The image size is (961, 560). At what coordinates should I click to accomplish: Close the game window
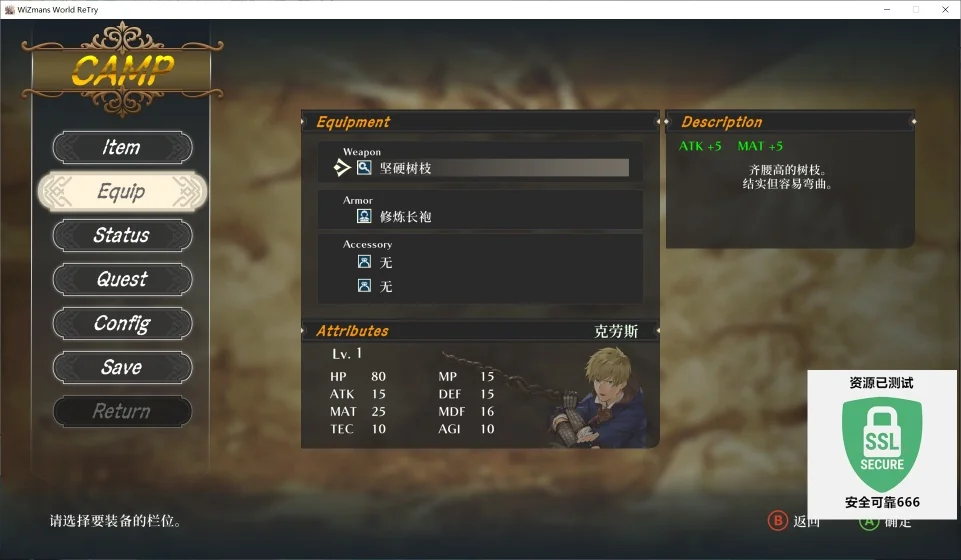coord(944,9)
